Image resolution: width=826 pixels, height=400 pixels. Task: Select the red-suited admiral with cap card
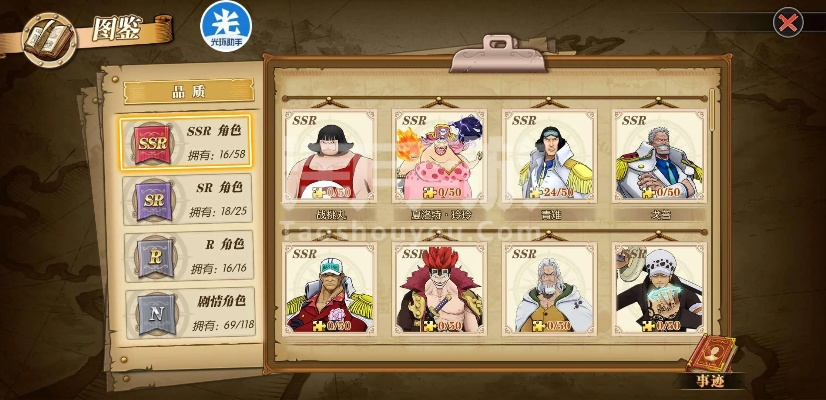(x=329, y=288)
